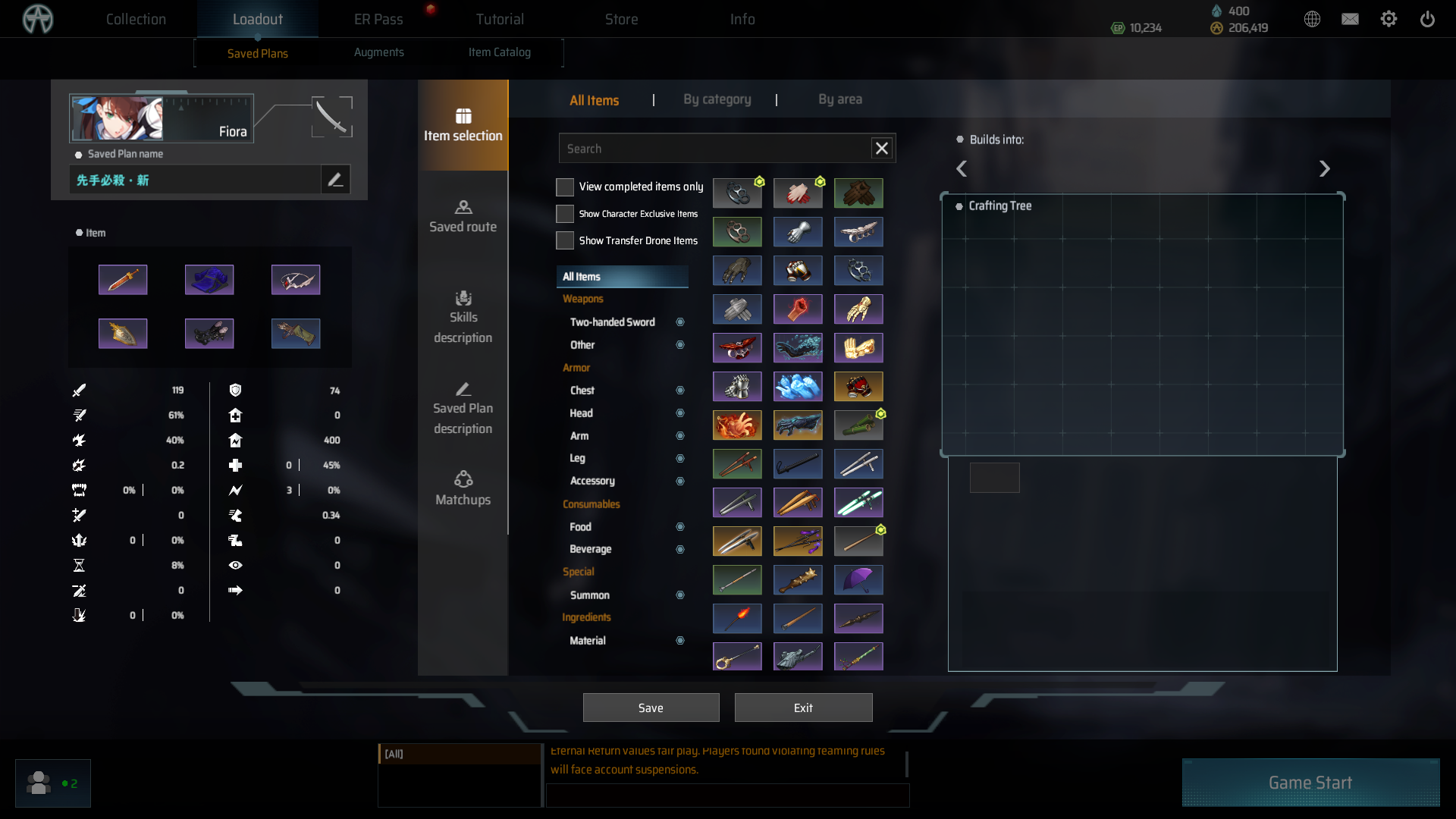Tick Show Transfer Drone Items checkbox

[x=565, y=240]
